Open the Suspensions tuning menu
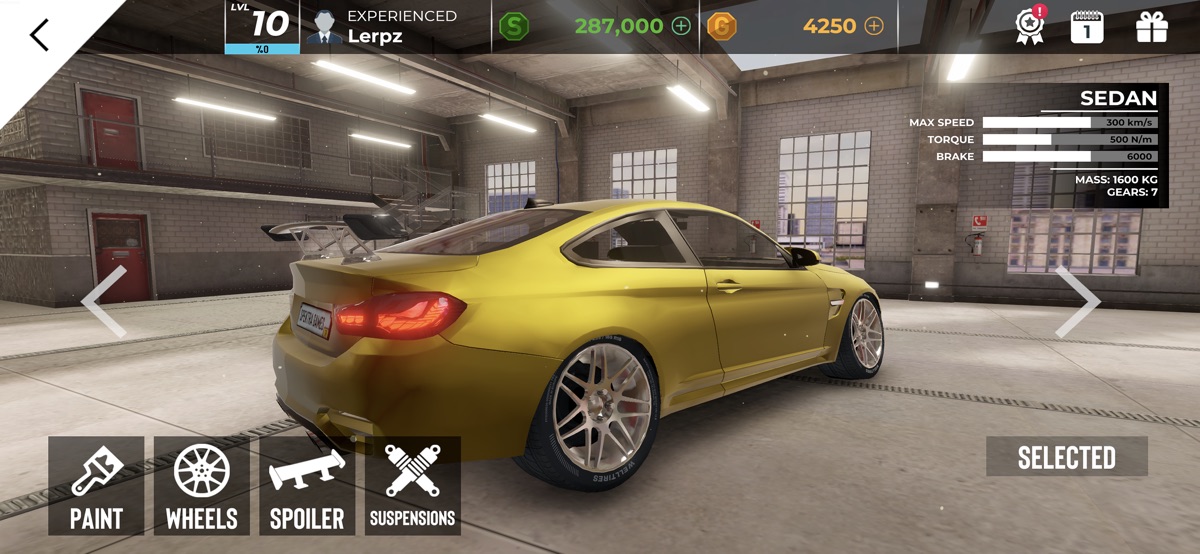Screen dimensions: 1200x554 click(x=413, y=485)
